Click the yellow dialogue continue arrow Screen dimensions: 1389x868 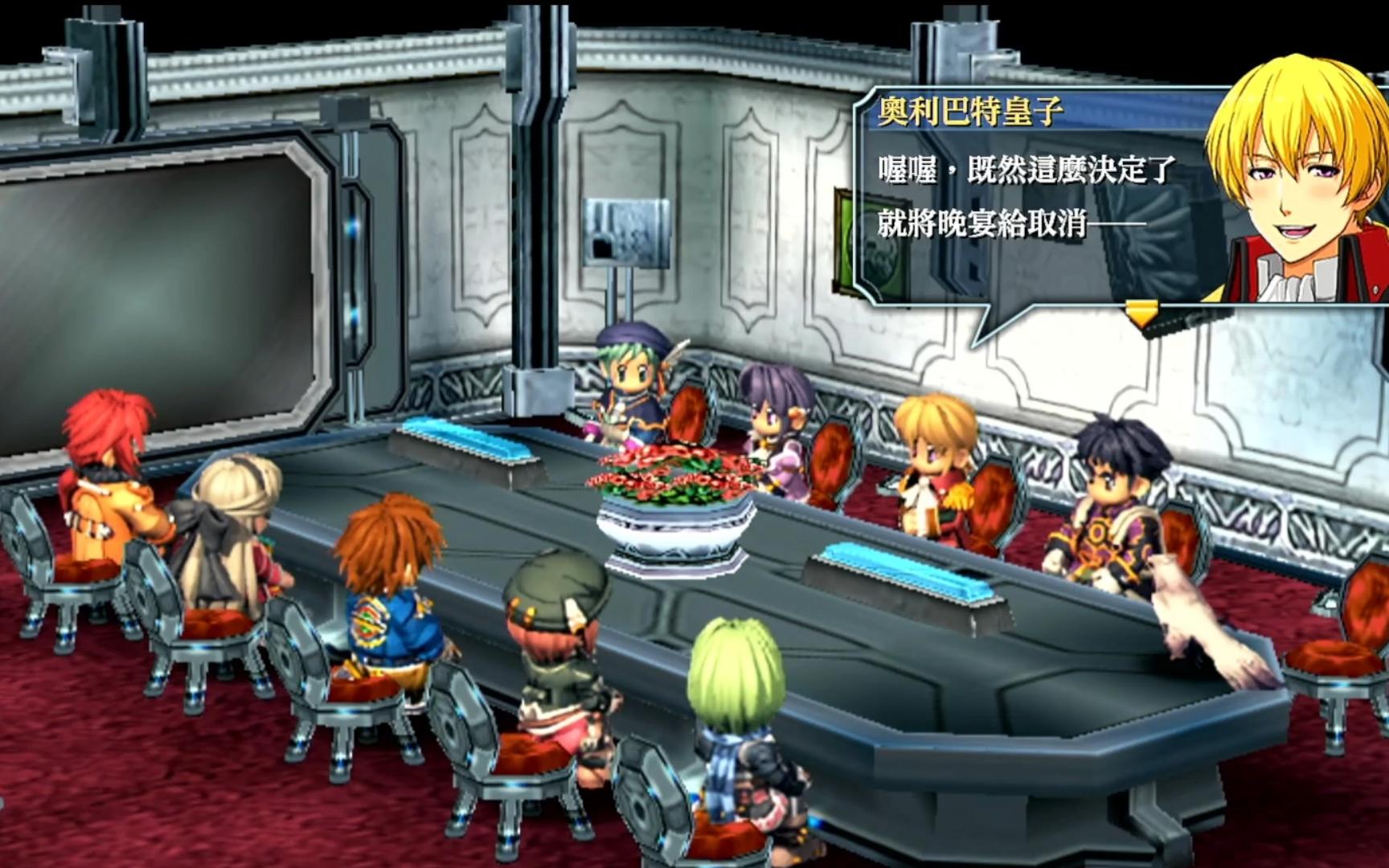(1141, 311)
